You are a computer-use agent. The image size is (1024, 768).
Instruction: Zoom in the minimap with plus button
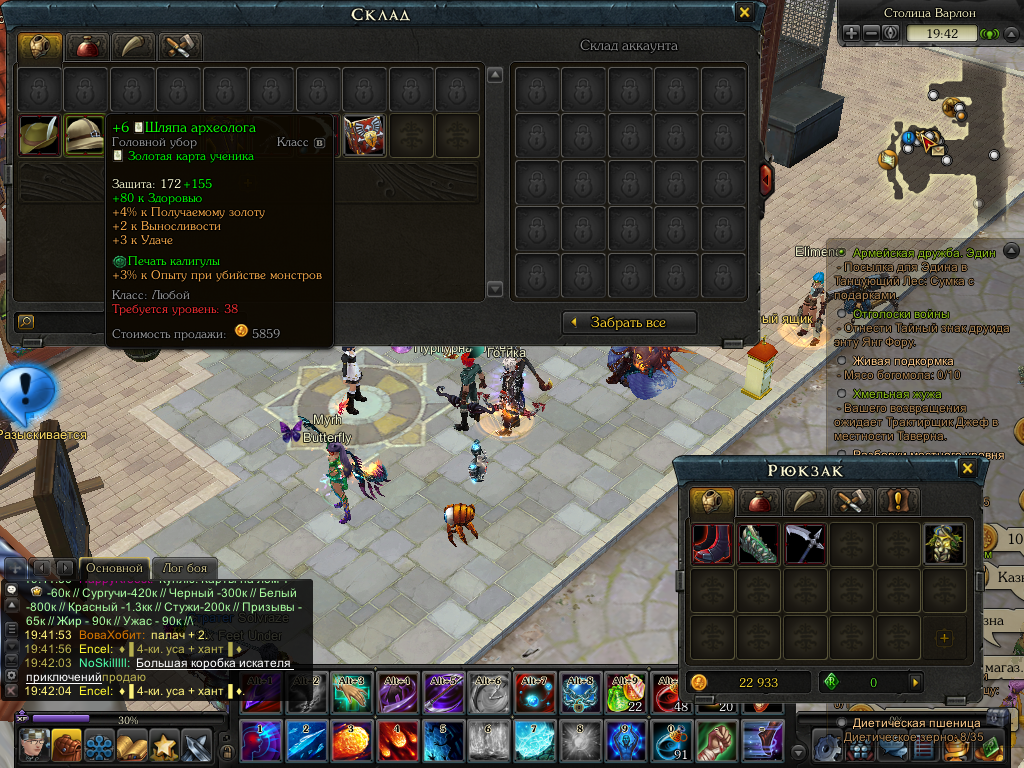[852, 33]
